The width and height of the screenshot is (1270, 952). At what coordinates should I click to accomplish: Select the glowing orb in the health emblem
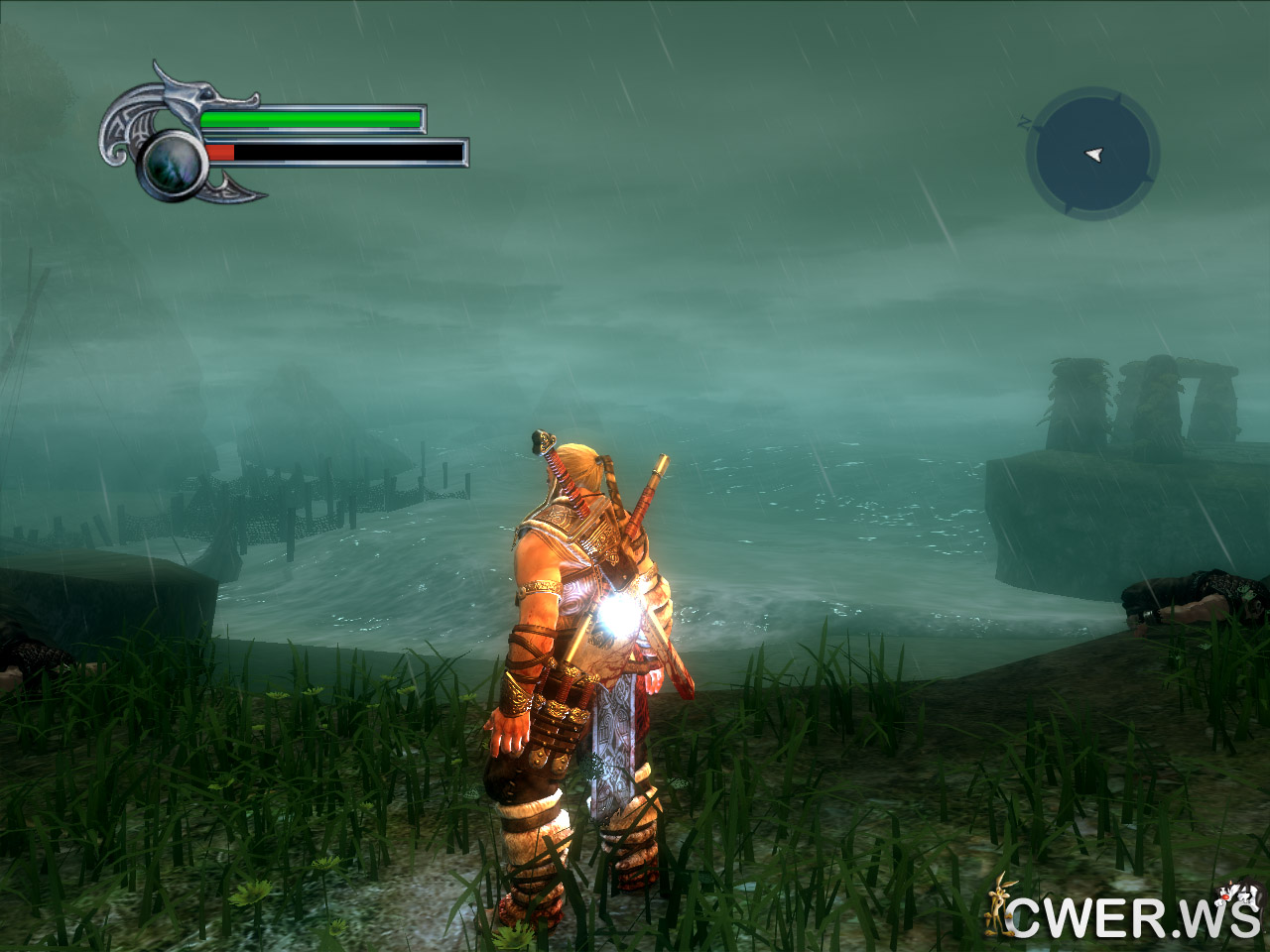[x=173, y=163]
